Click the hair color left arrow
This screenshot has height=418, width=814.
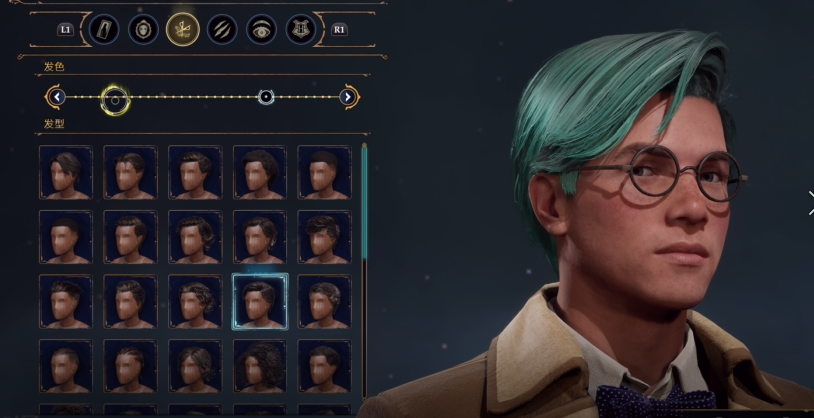[57, 97]
